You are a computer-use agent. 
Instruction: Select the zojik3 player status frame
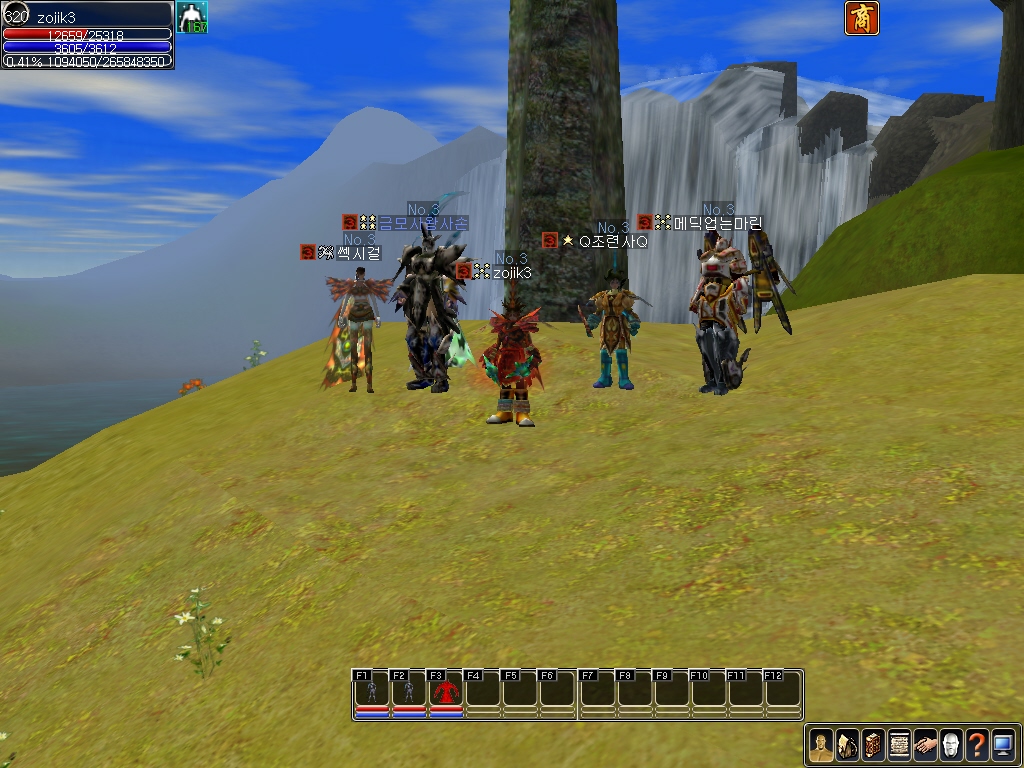(88, 34)
